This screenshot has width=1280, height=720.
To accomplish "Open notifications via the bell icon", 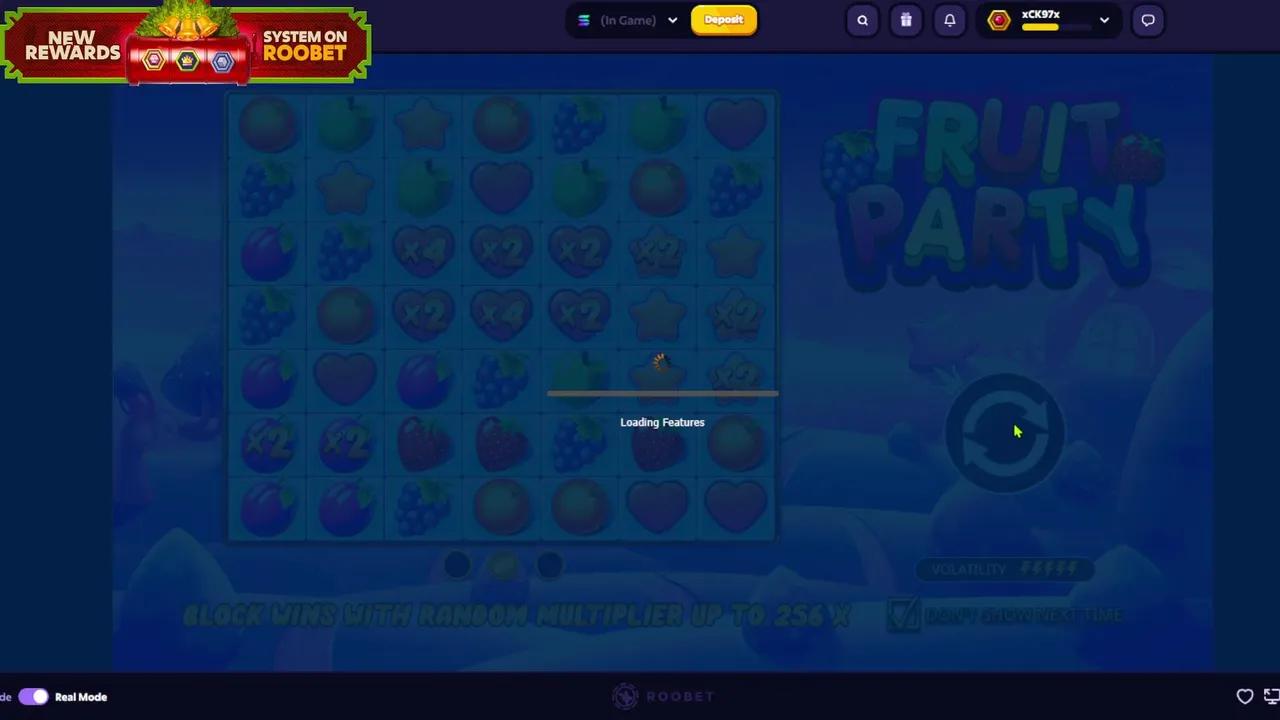I will tap(949, 20).
